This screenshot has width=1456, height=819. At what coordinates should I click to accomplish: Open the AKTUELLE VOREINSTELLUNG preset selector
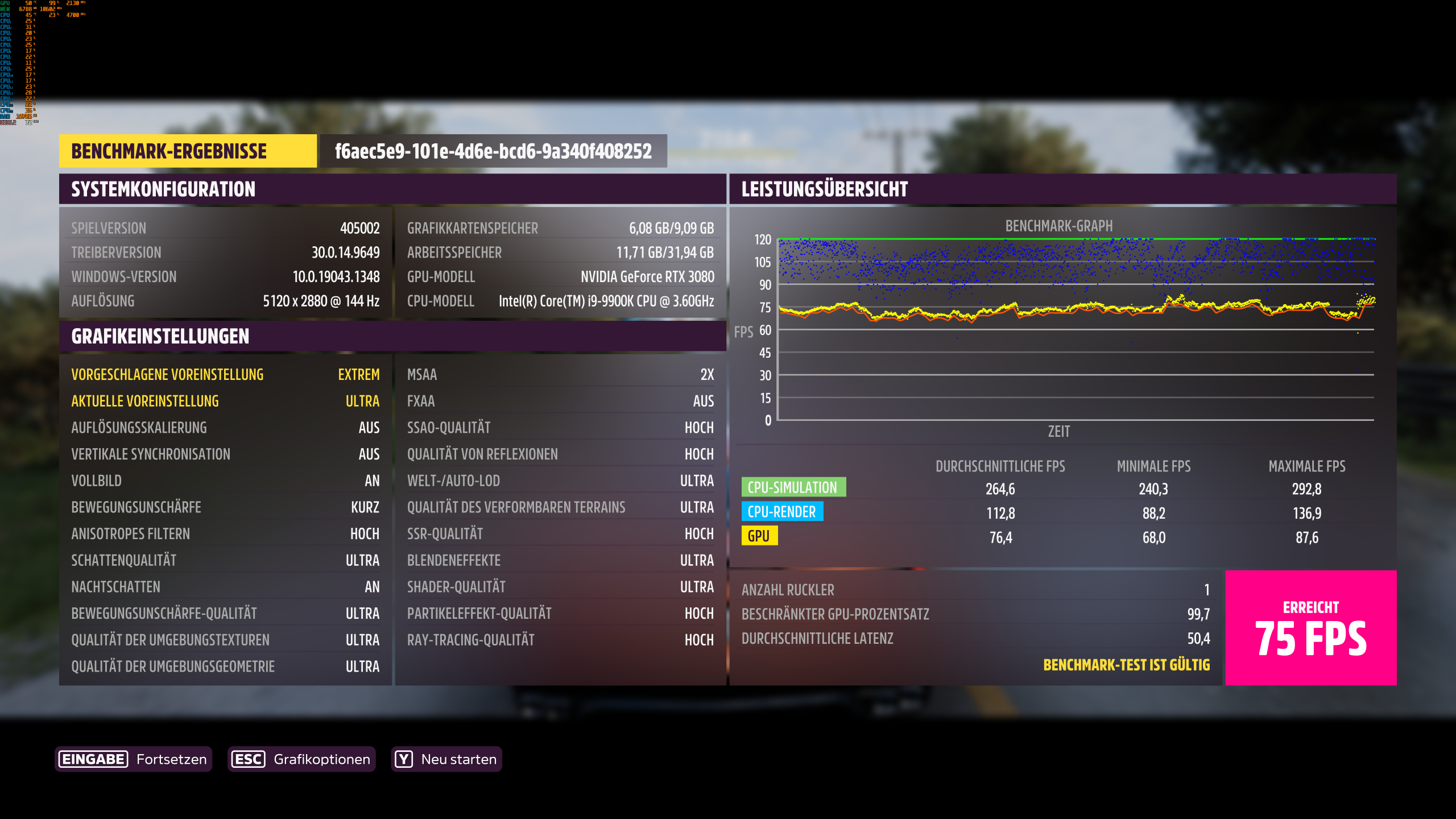coord(225,401)
